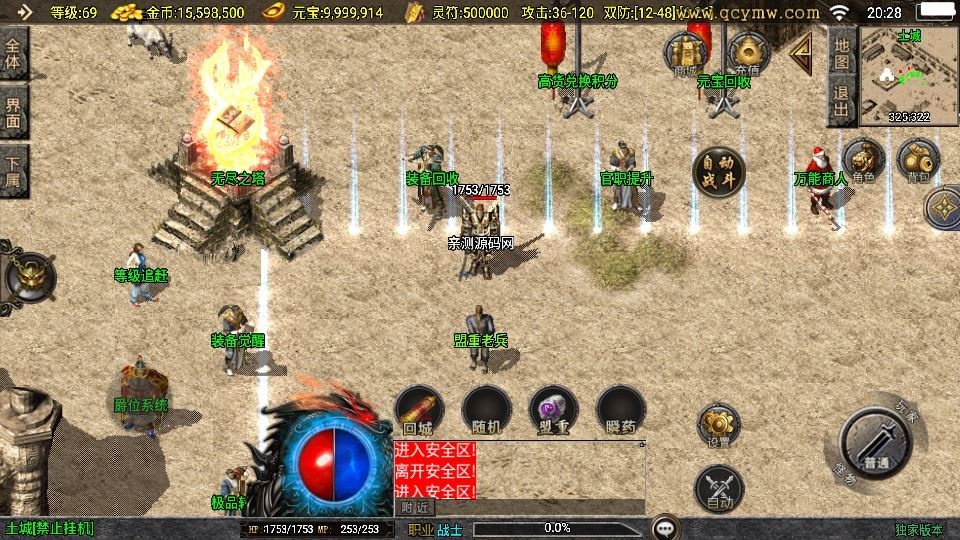
Task: Open the 充值 recharge icon
Action: pos(748,52)
